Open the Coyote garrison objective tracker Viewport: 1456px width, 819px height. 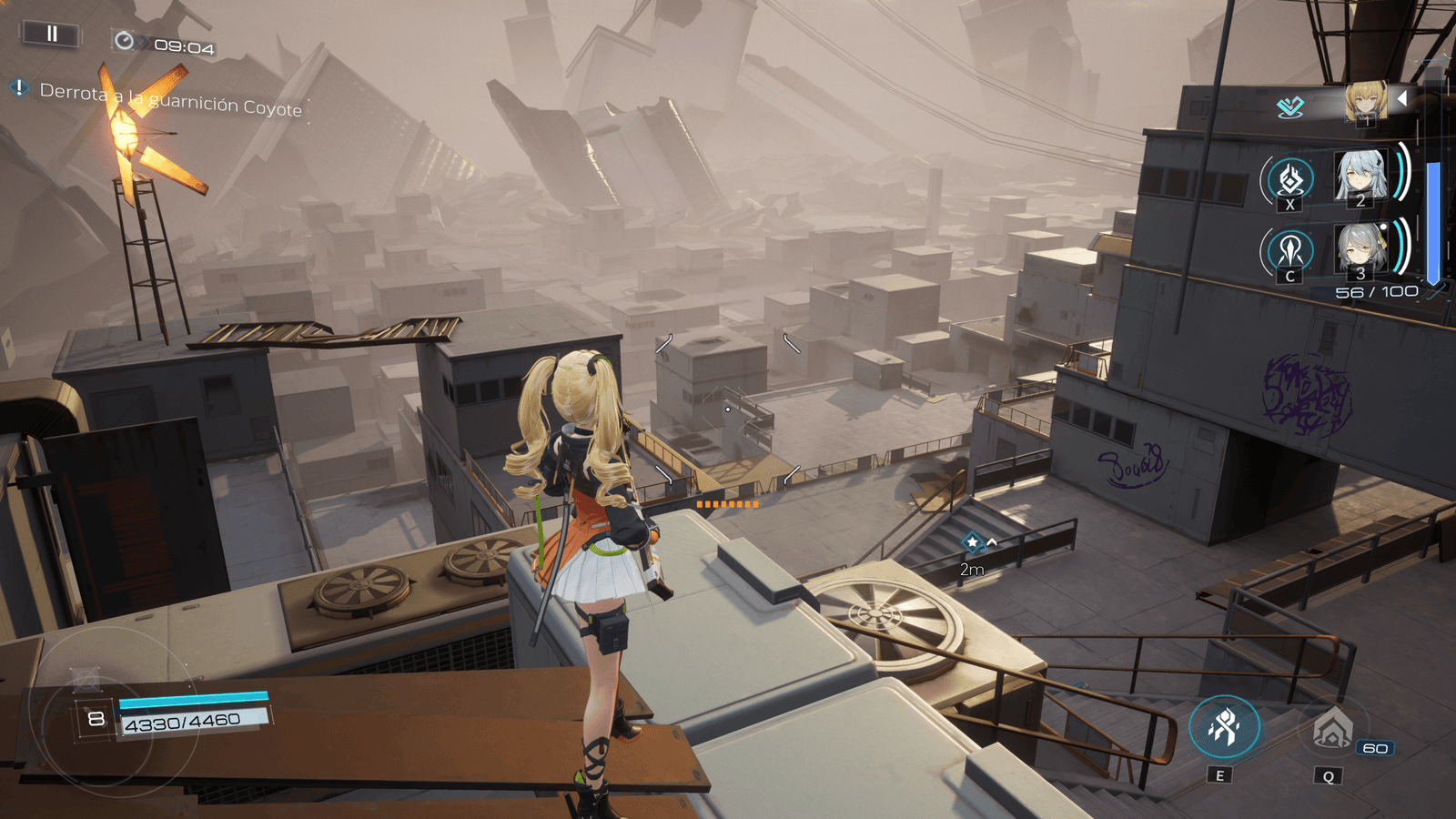pos(169,99)
